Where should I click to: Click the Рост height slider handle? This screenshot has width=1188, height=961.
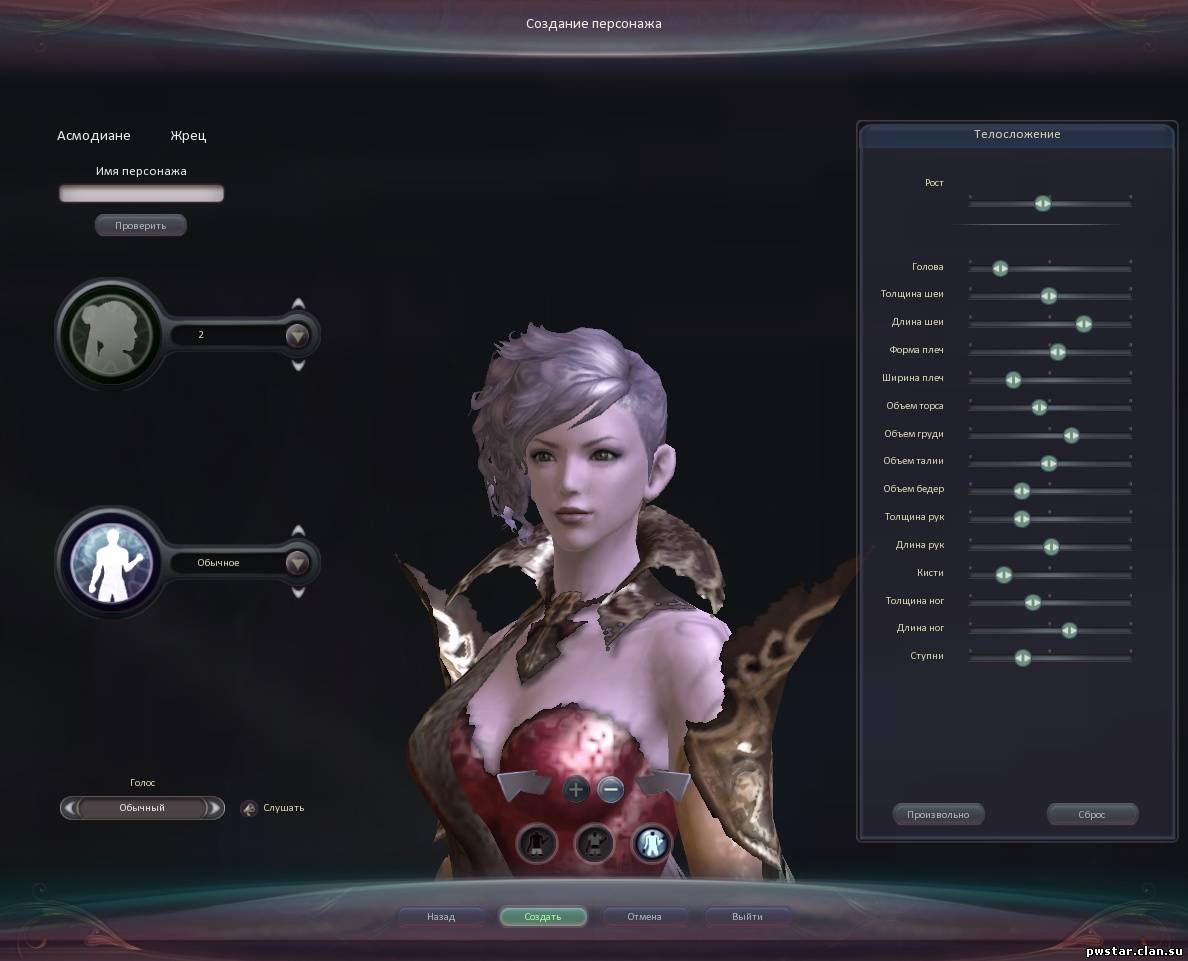(1042, 204)
